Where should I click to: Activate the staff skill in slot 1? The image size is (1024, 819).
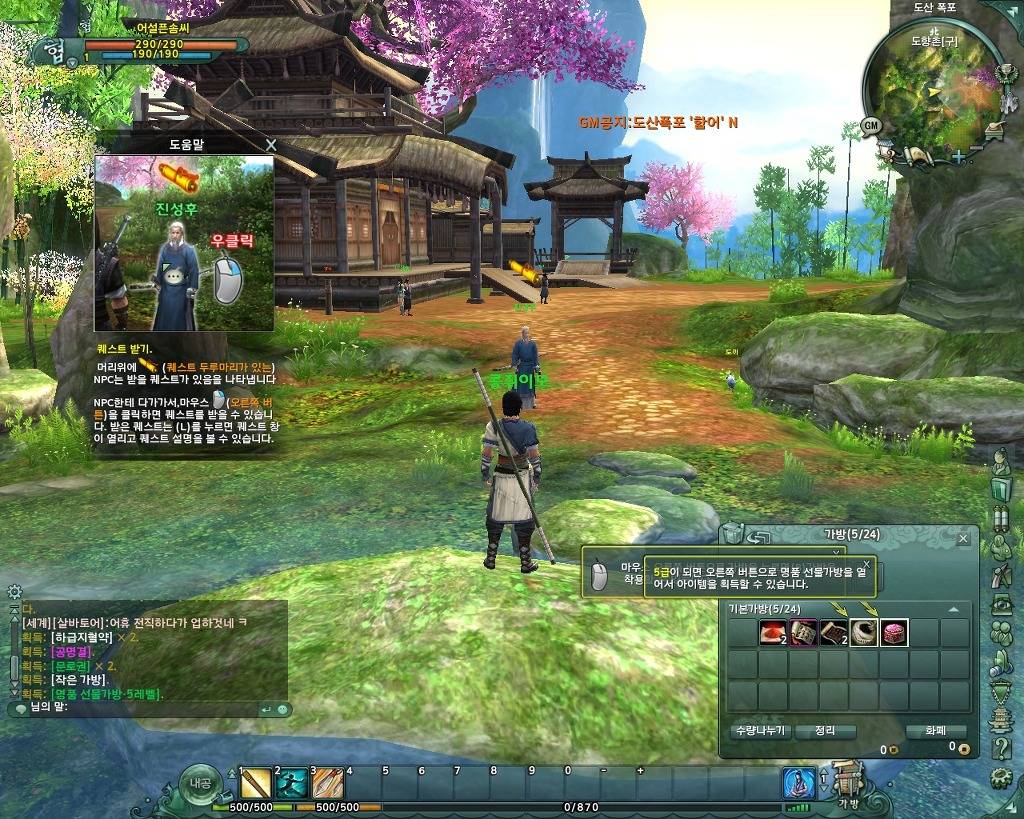coord(255,783)
